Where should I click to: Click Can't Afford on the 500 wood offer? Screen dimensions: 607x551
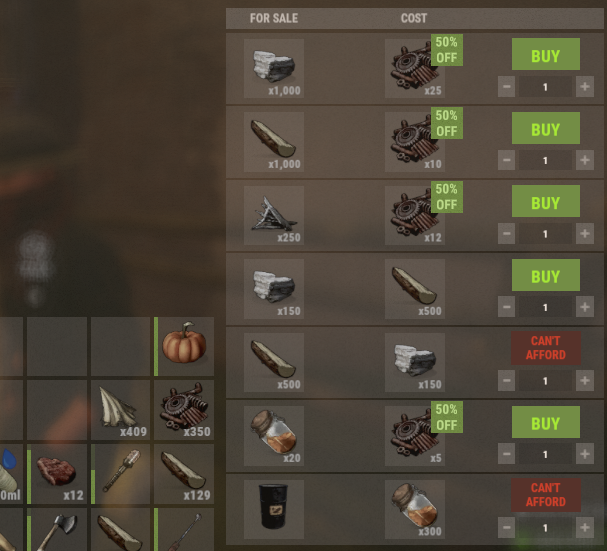coord(545,348)
